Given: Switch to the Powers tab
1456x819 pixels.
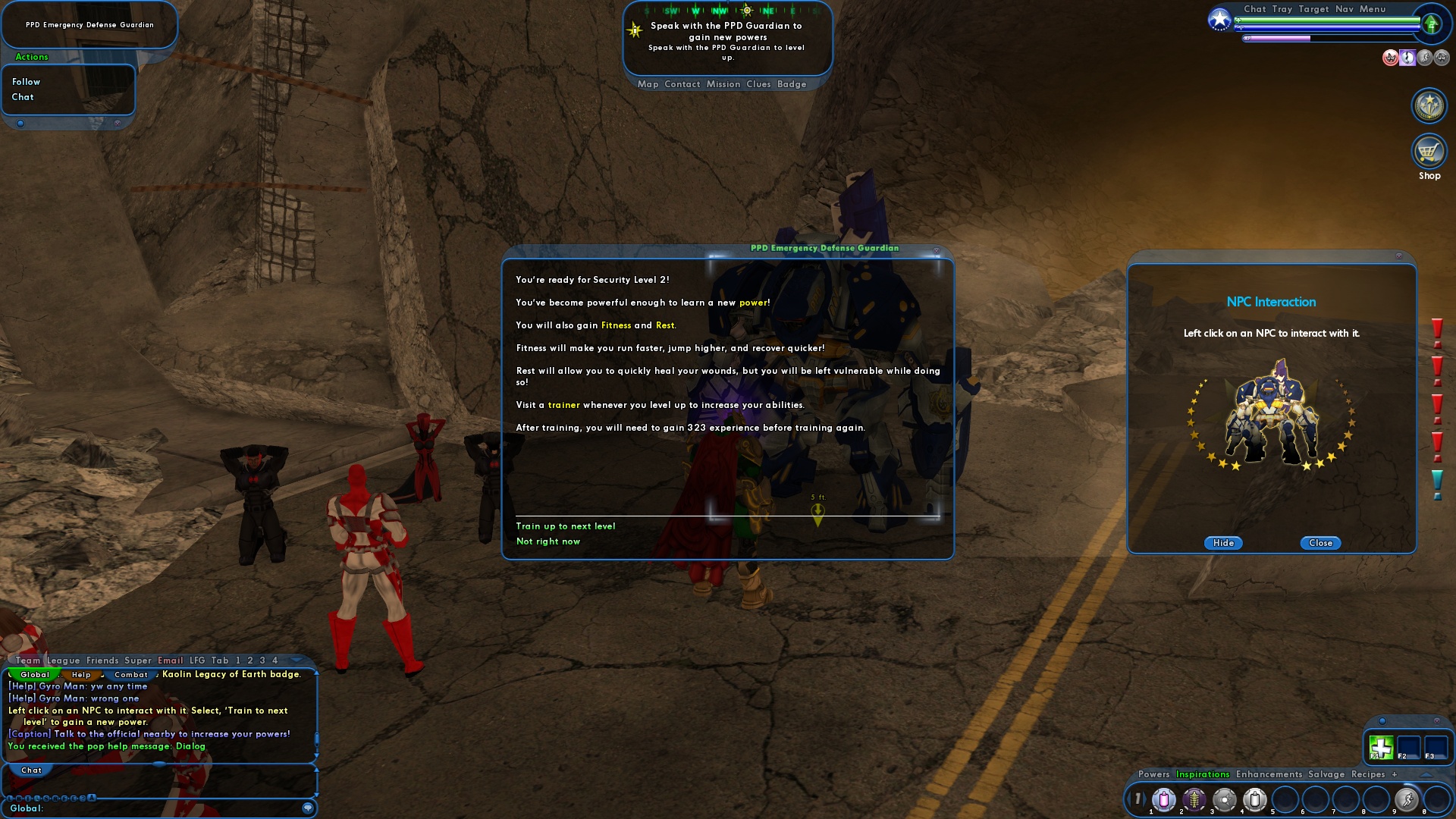Looking at the screenshot, I should [1153, 774].
